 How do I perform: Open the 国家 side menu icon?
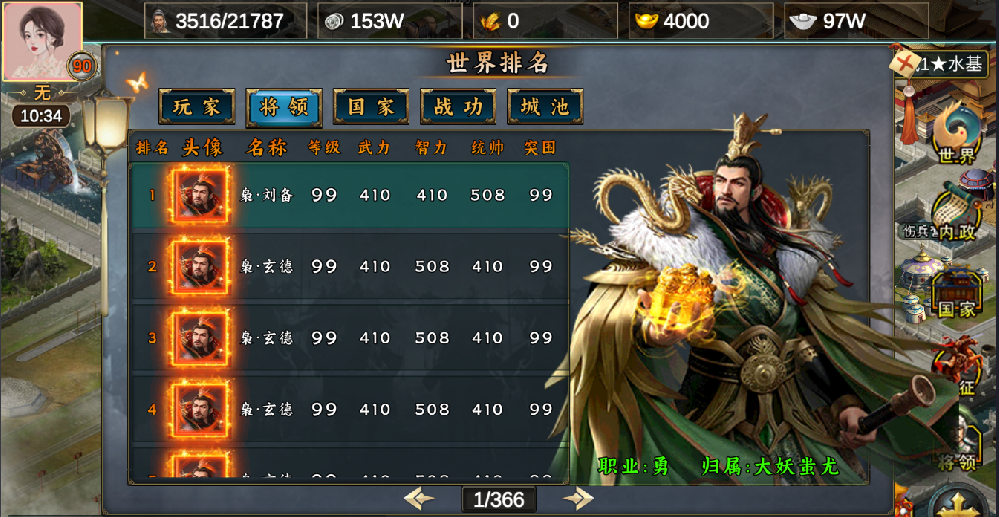tap(957, 292)
